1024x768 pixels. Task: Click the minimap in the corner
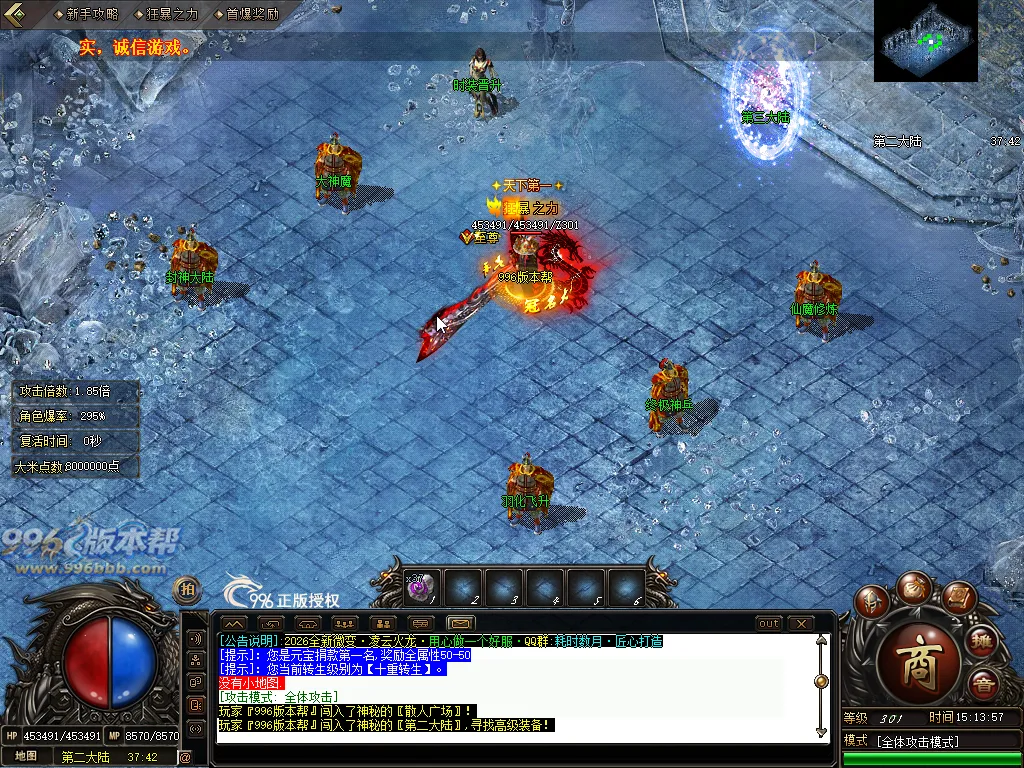pyautogui.click(x=925, y=41)
